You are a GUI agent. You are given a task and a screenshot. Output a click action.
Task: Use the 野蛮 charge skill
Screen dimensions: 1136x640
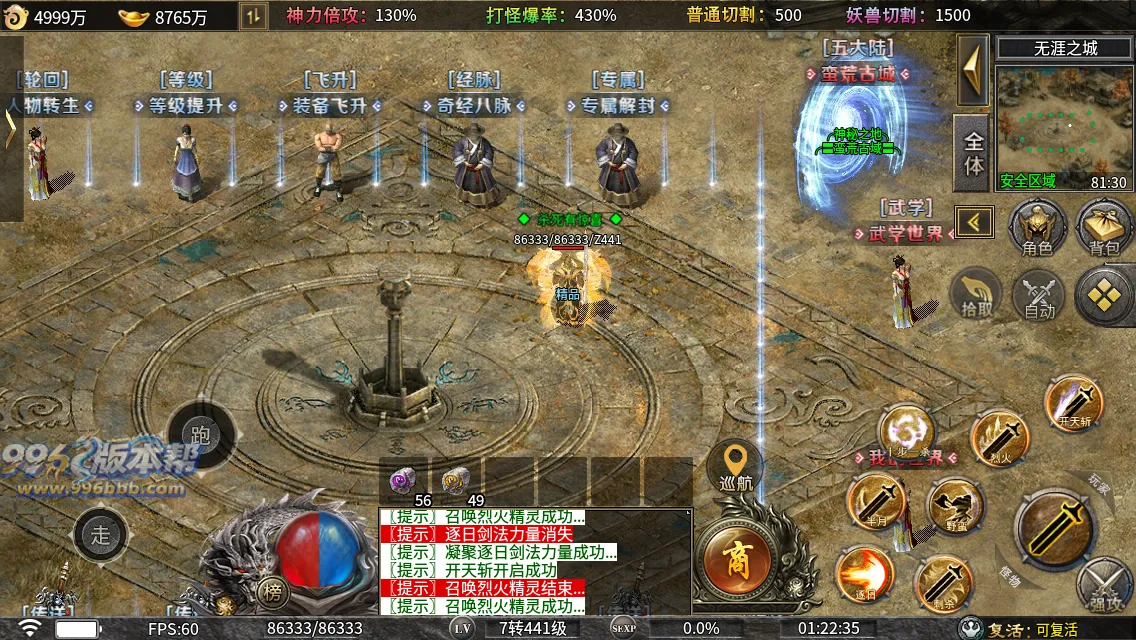pyautogui.click(x=956, y=506)
